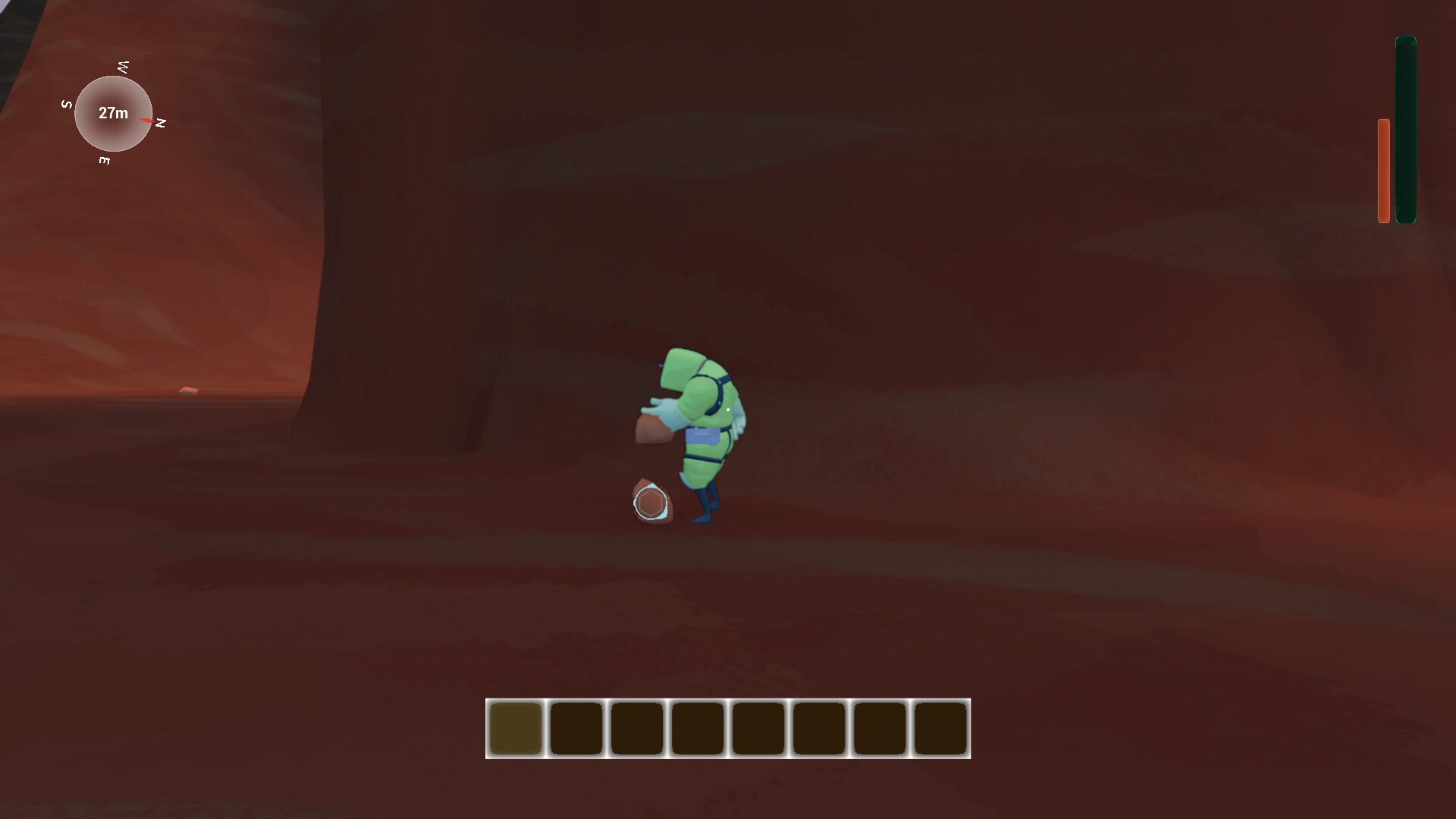
Task: Select the fifth hotbar slot
Action: point(758,729)
